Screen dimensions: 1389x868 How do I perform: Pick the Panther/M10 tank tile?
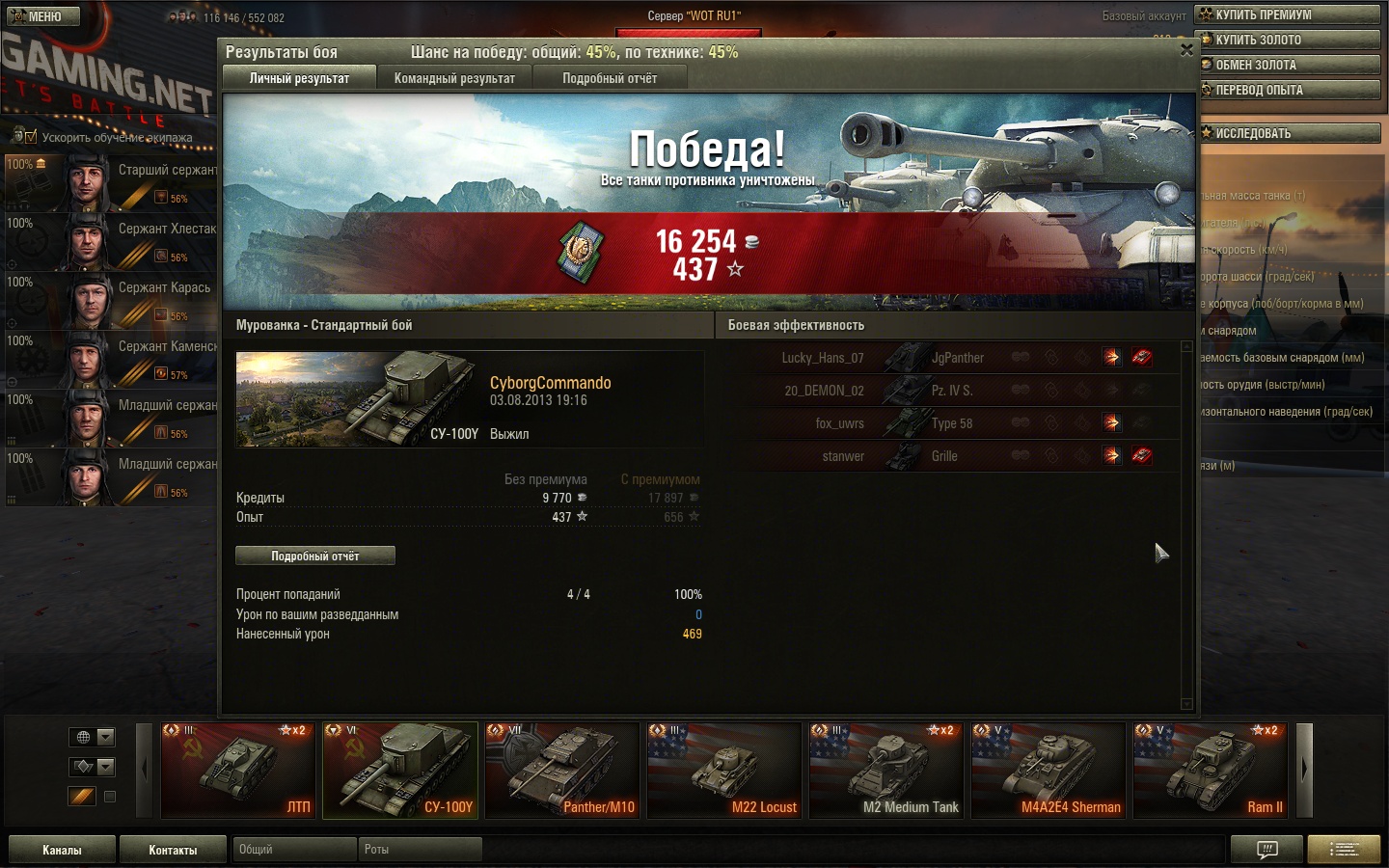coord(562,771)
